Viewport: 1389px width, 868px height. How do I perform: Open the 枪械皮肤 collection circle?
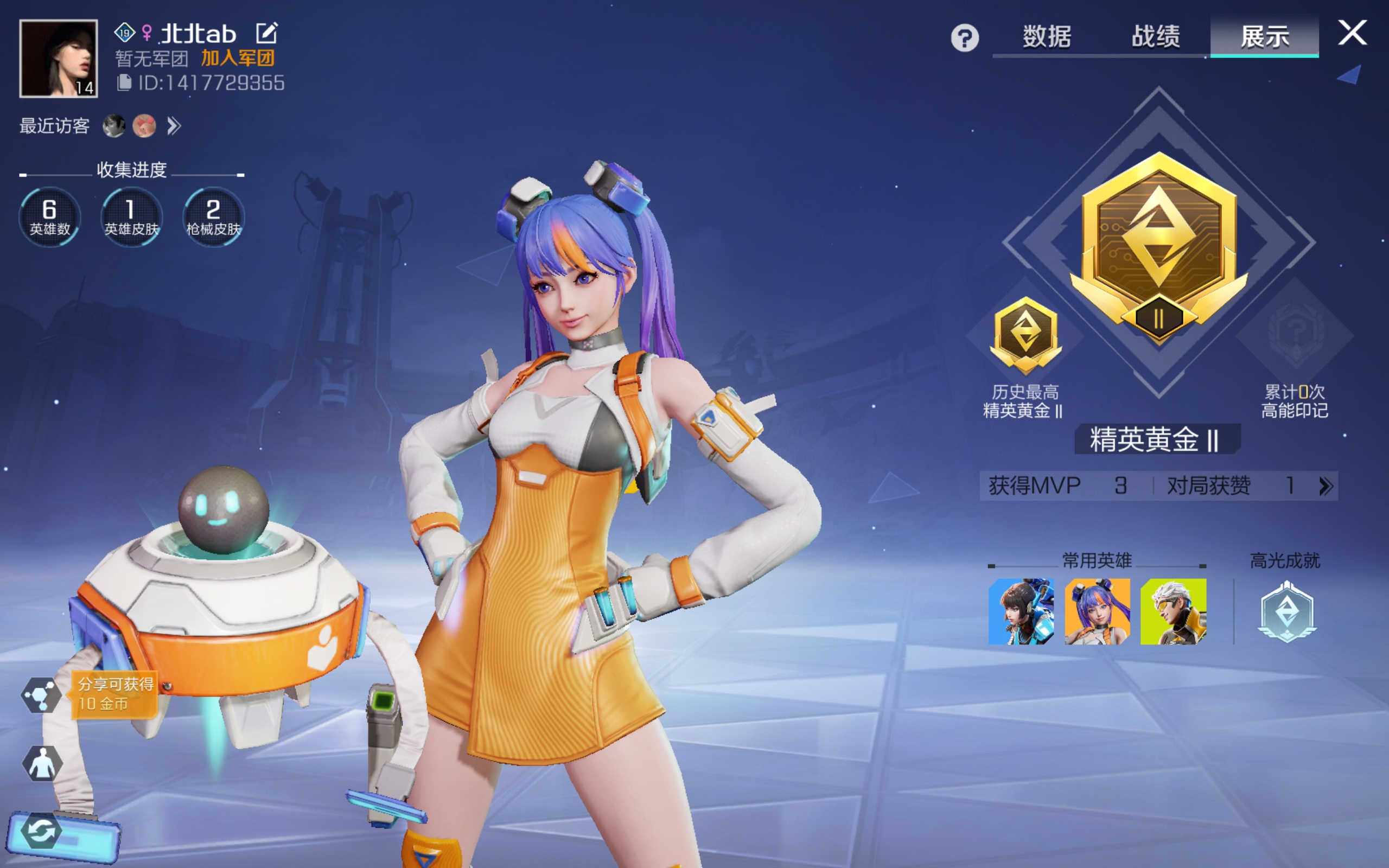tap(214, 217)
